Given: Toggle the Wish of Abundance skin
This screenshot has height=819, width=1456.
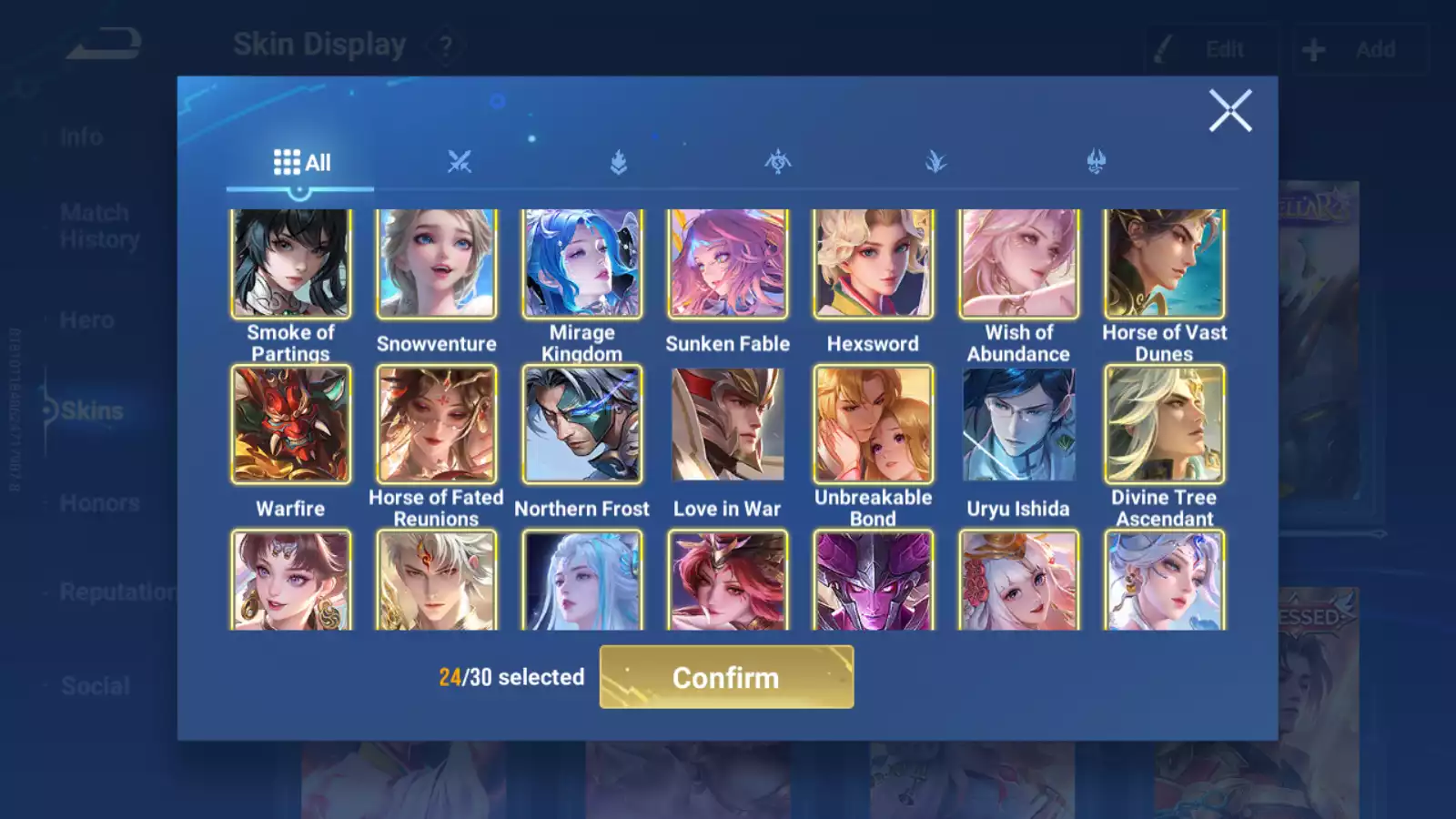Looking at the screenshot, I should click(1019, 264).
